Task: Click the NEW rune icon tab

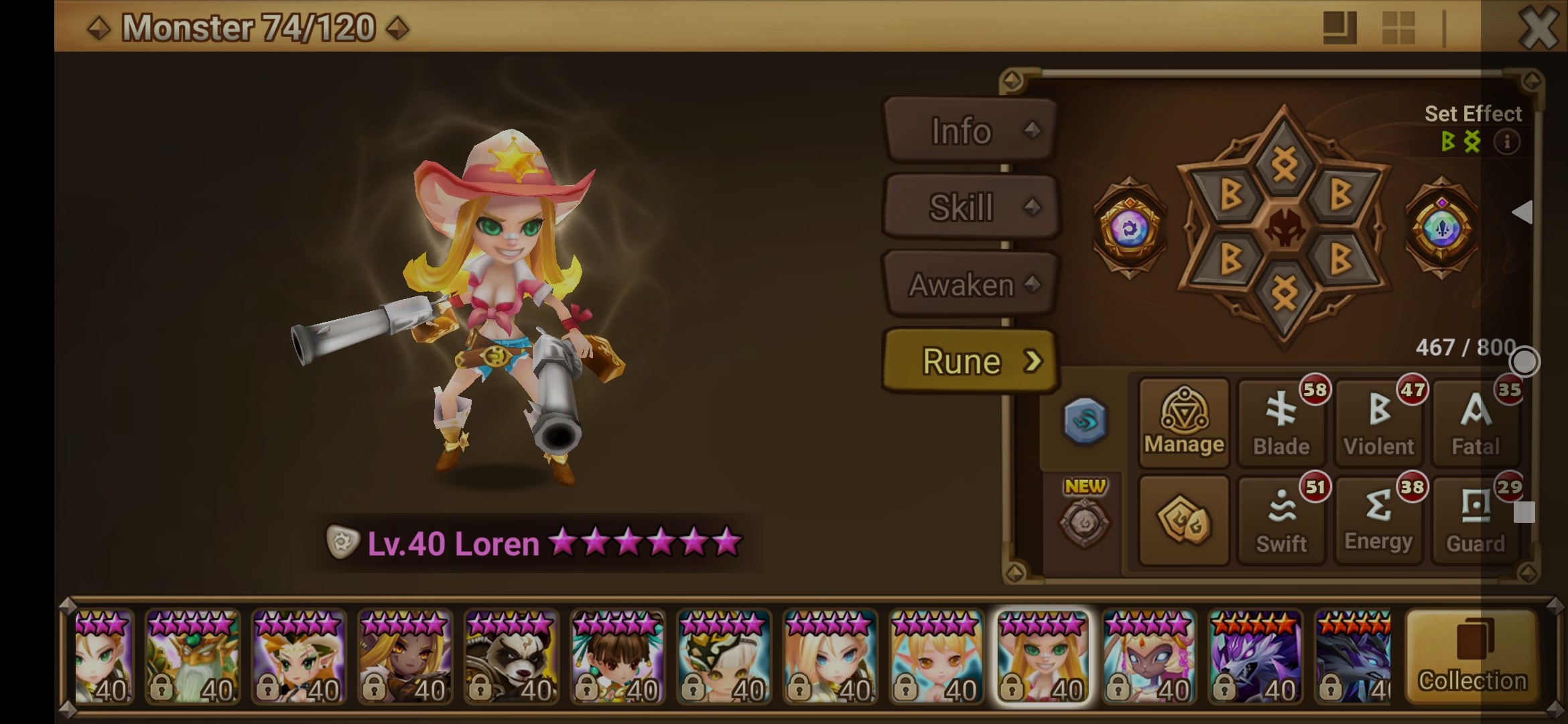Action: (x=1084, y=518)
